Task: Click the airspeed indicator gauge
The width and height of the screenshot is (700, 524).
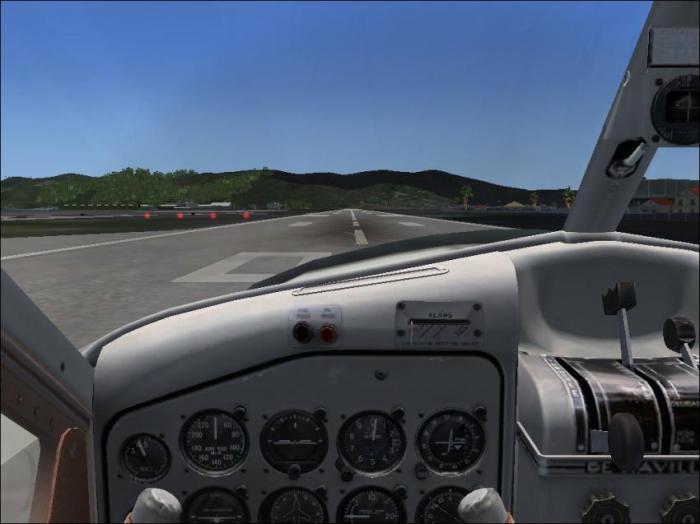Action: tap(213, 442)
